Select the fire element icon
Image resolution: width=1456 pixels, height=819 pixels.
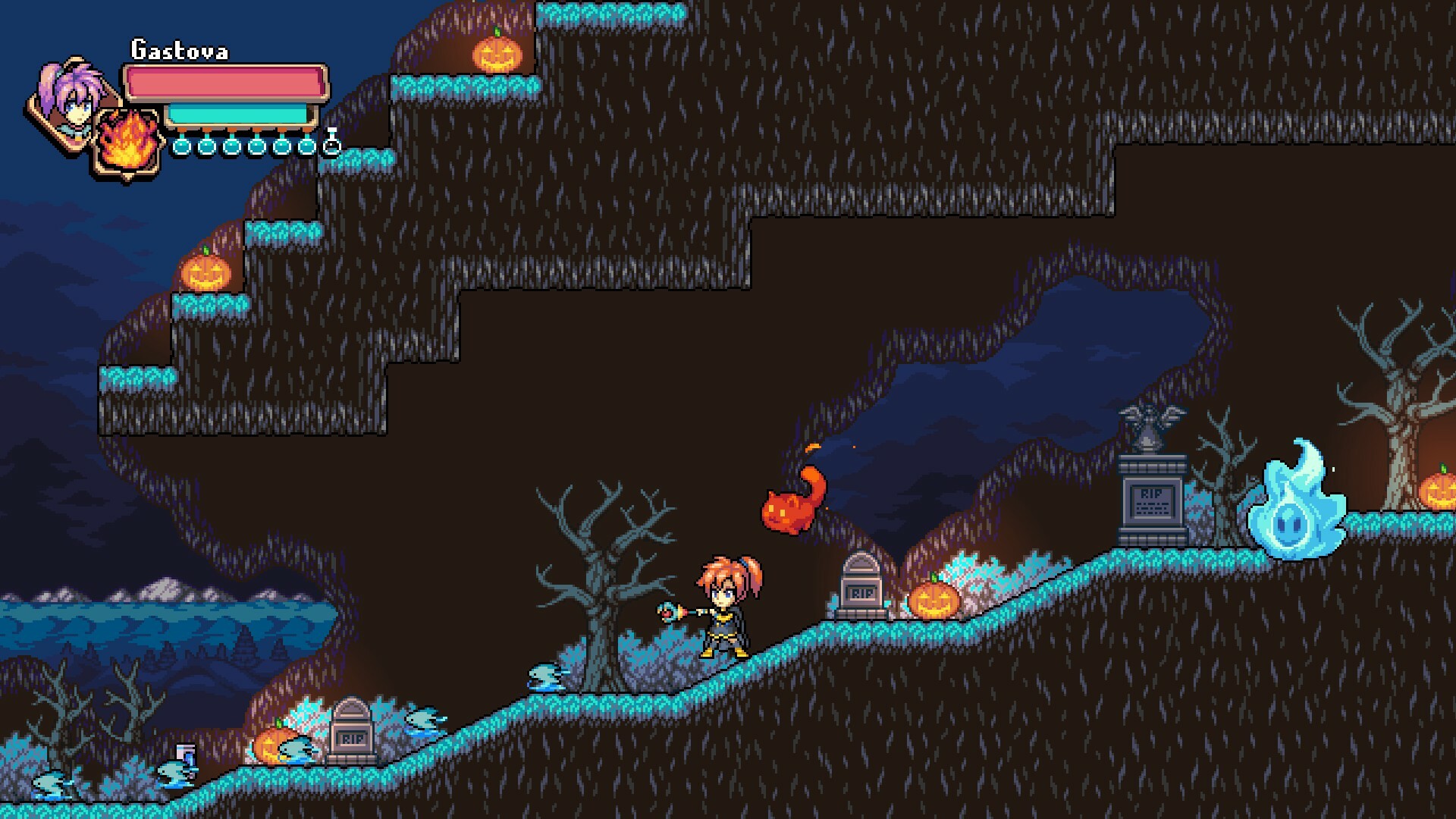127,140
